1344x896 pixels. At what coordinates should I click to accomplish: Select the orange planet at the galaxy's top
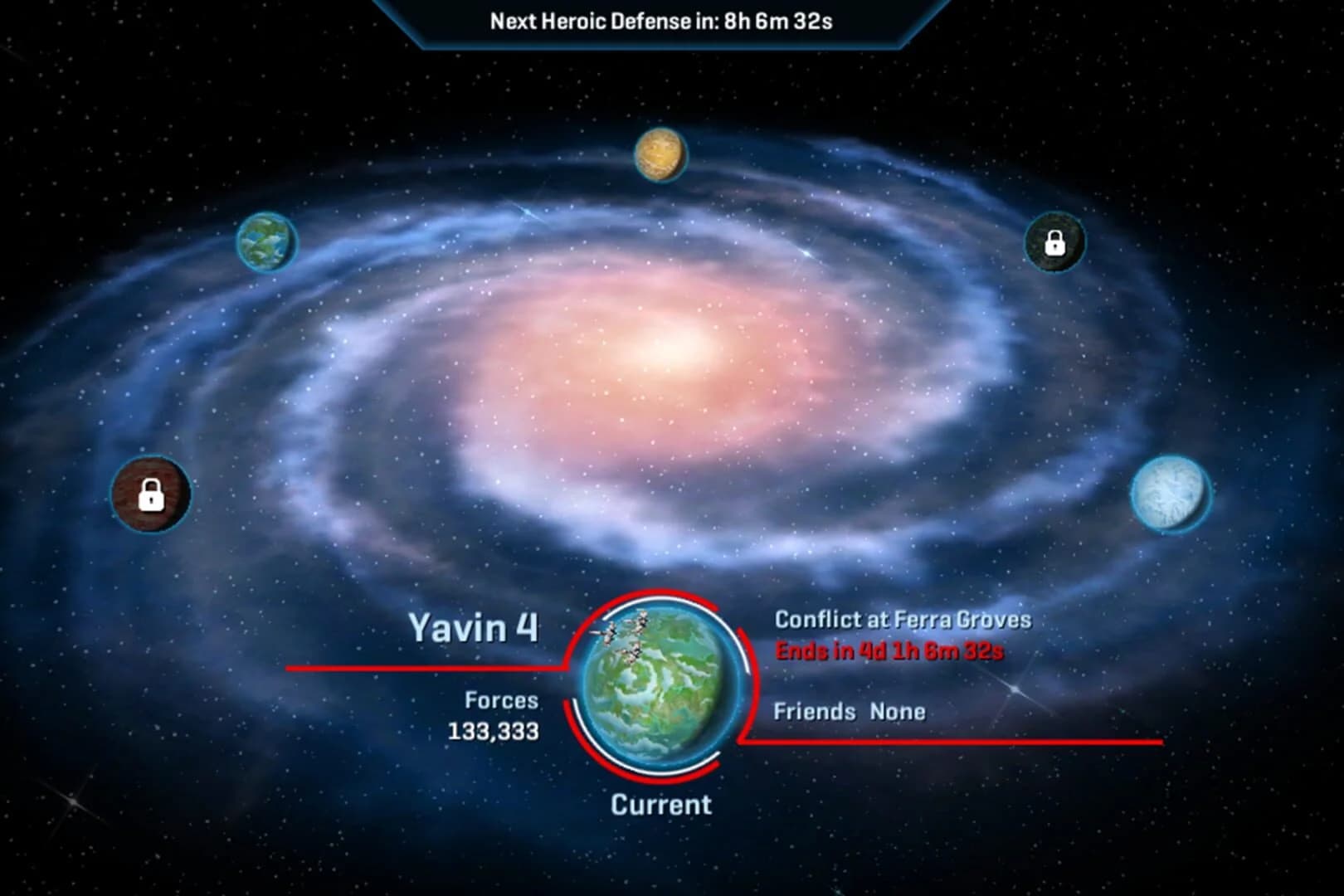click(660, 153)
